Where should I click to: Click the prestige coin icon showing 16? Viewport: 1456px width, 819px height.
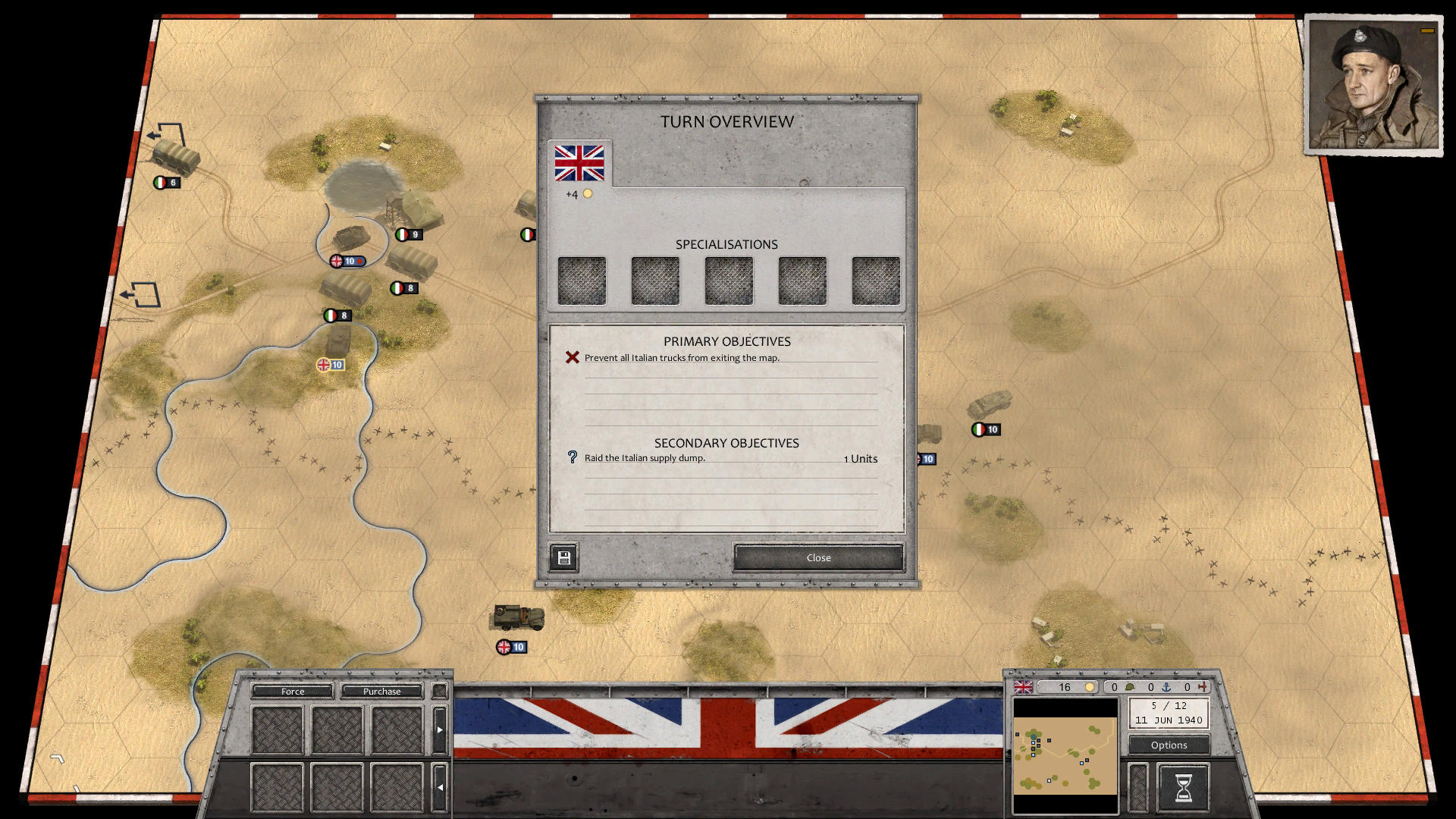[1090, 687]
